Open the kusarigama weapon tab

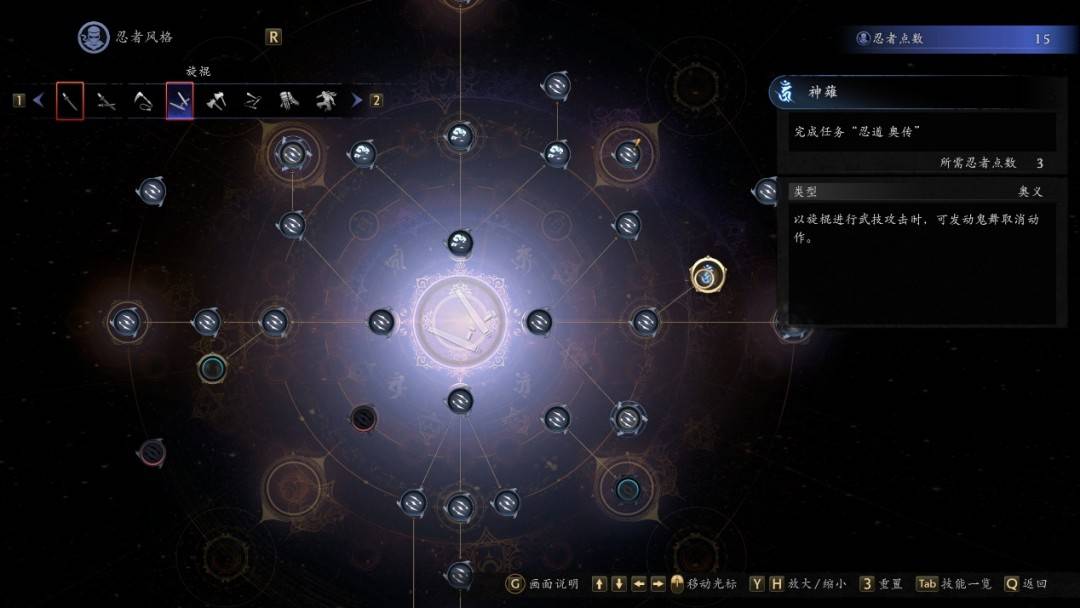(143, 101)
